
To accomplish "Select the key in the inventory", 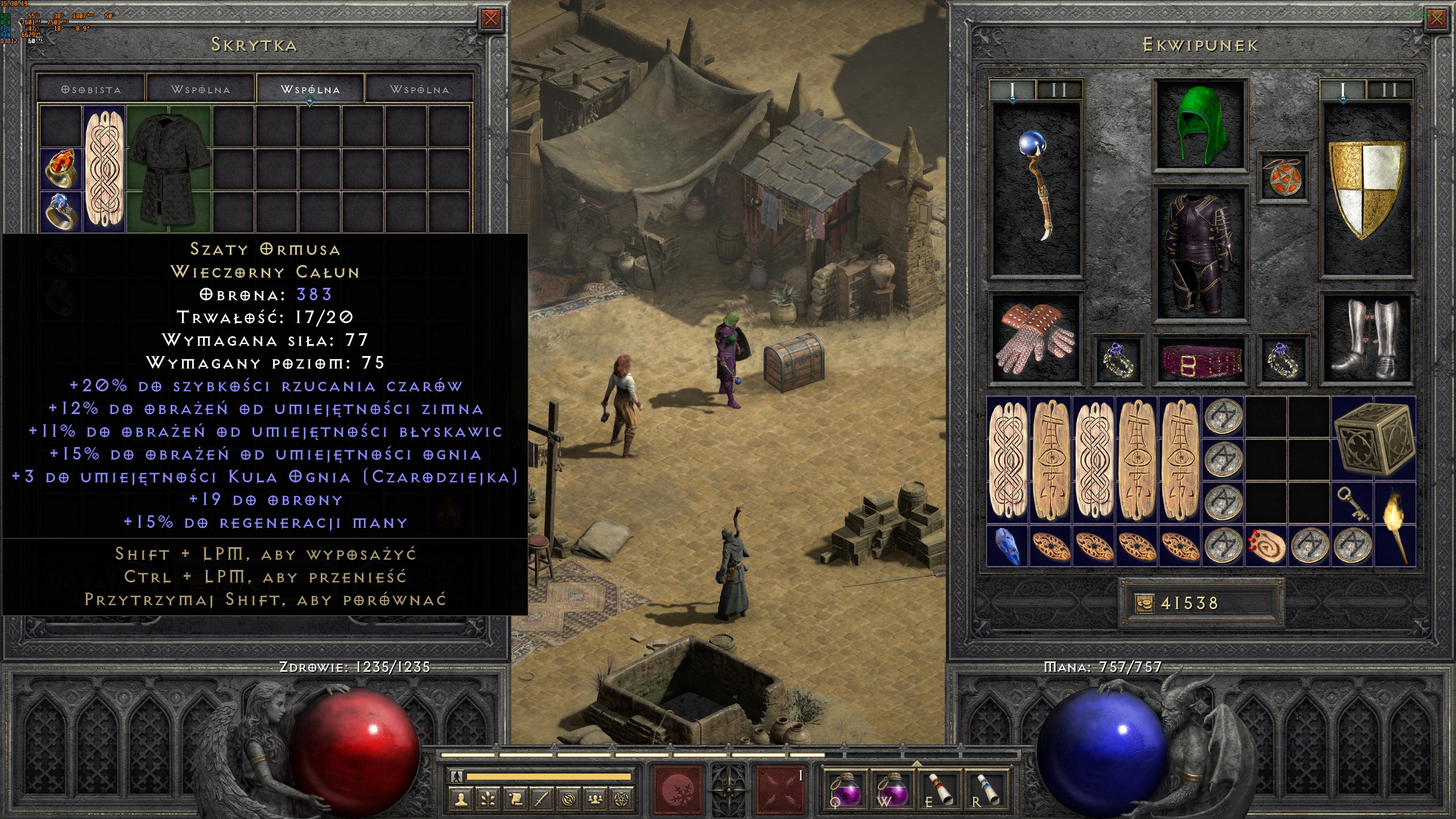I will [1352, 503].
